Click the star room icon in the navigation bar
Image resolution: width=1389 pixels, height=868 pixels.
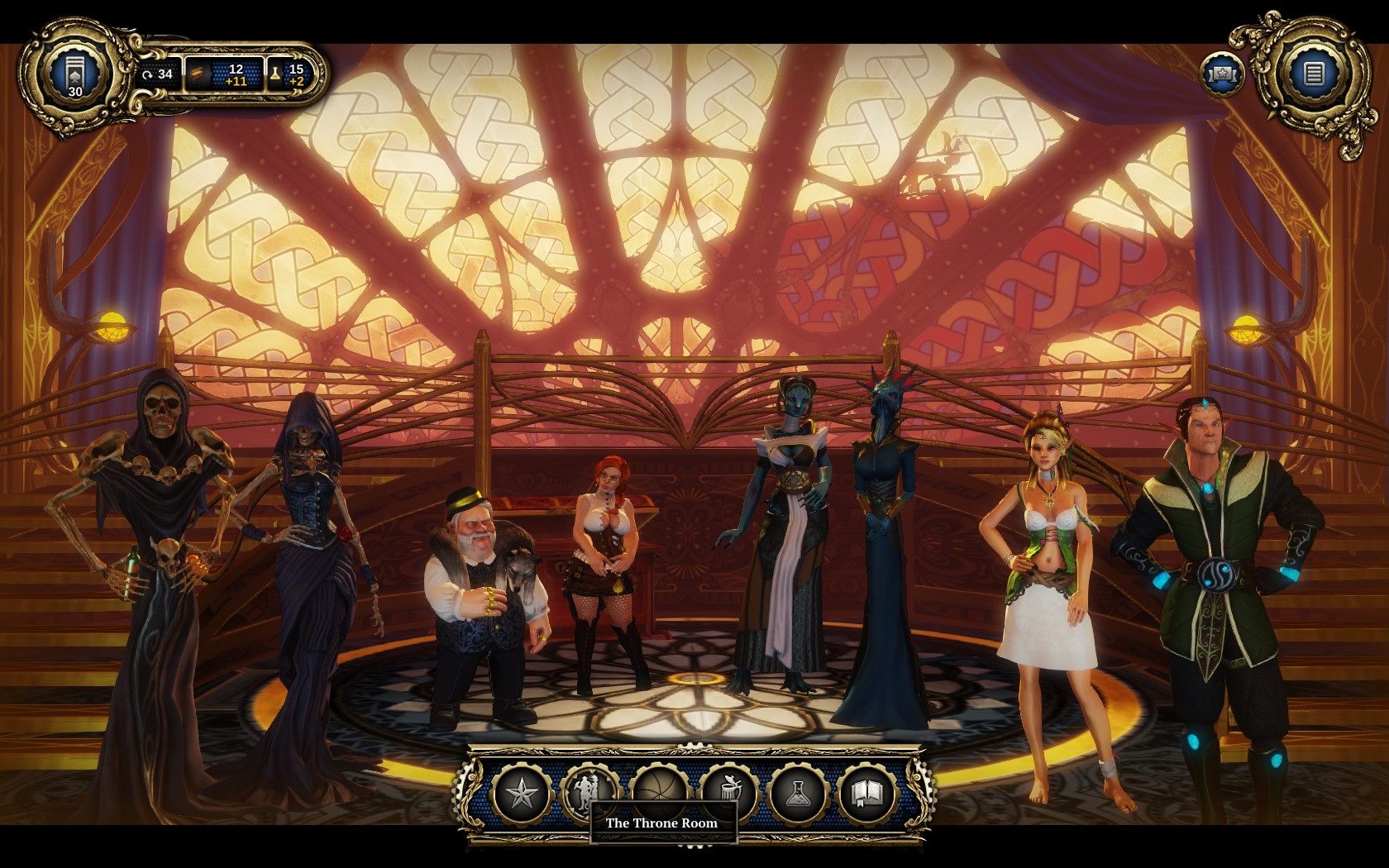521,794
